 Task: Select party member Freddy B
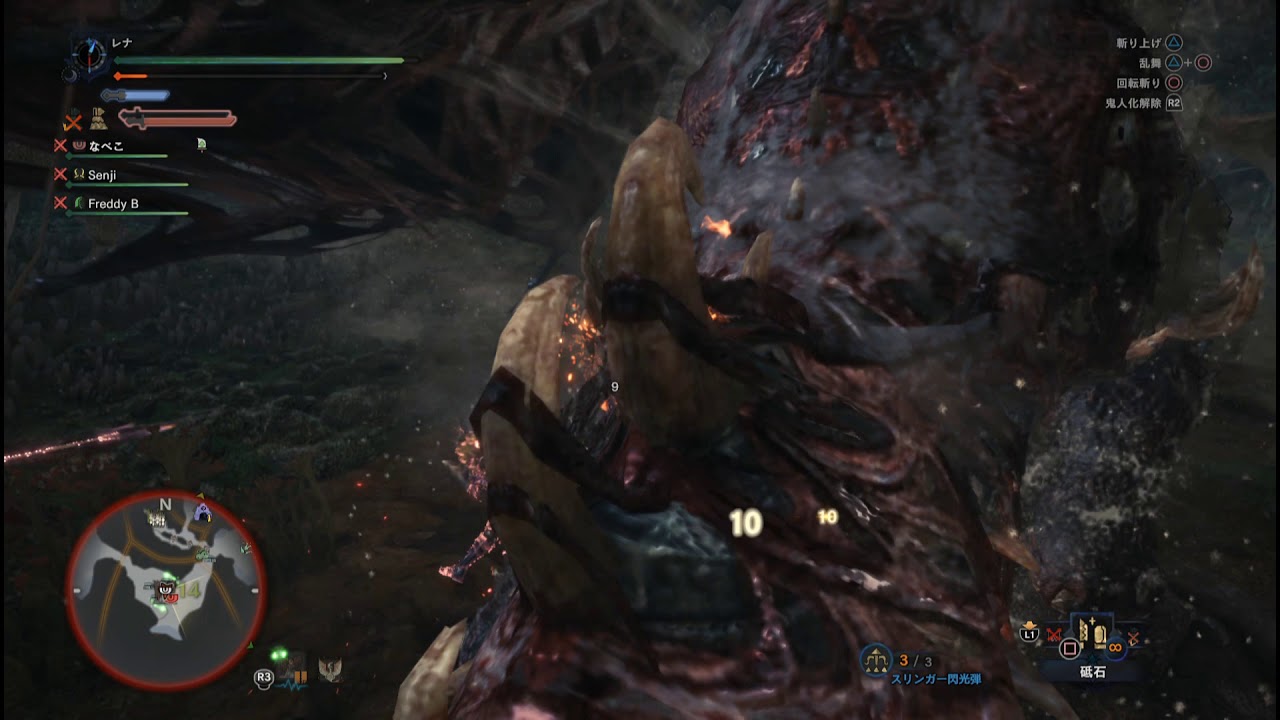[x=112, y=204]
